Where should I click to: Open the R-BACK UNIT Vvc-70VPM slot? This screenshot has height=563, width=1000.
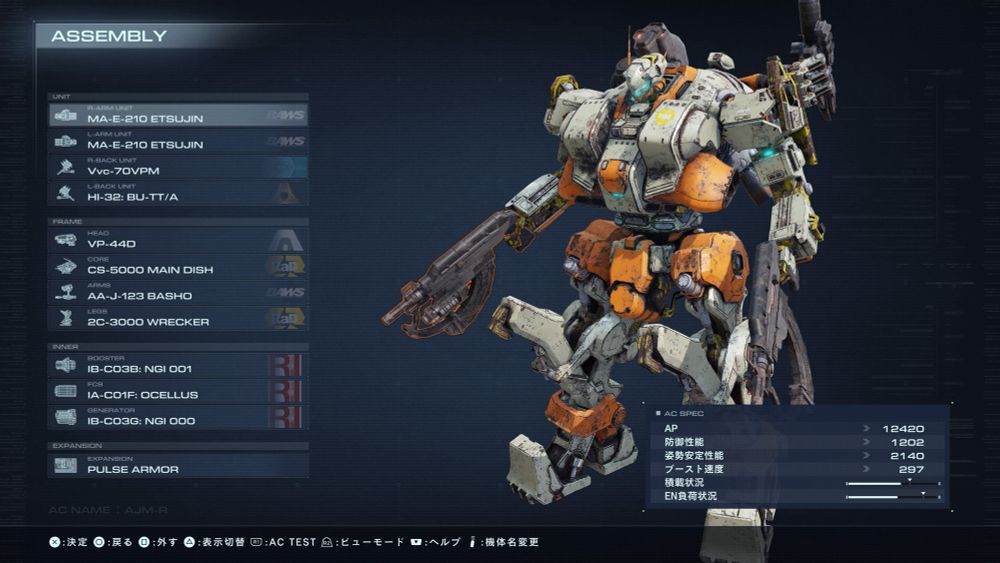[178, 167]
